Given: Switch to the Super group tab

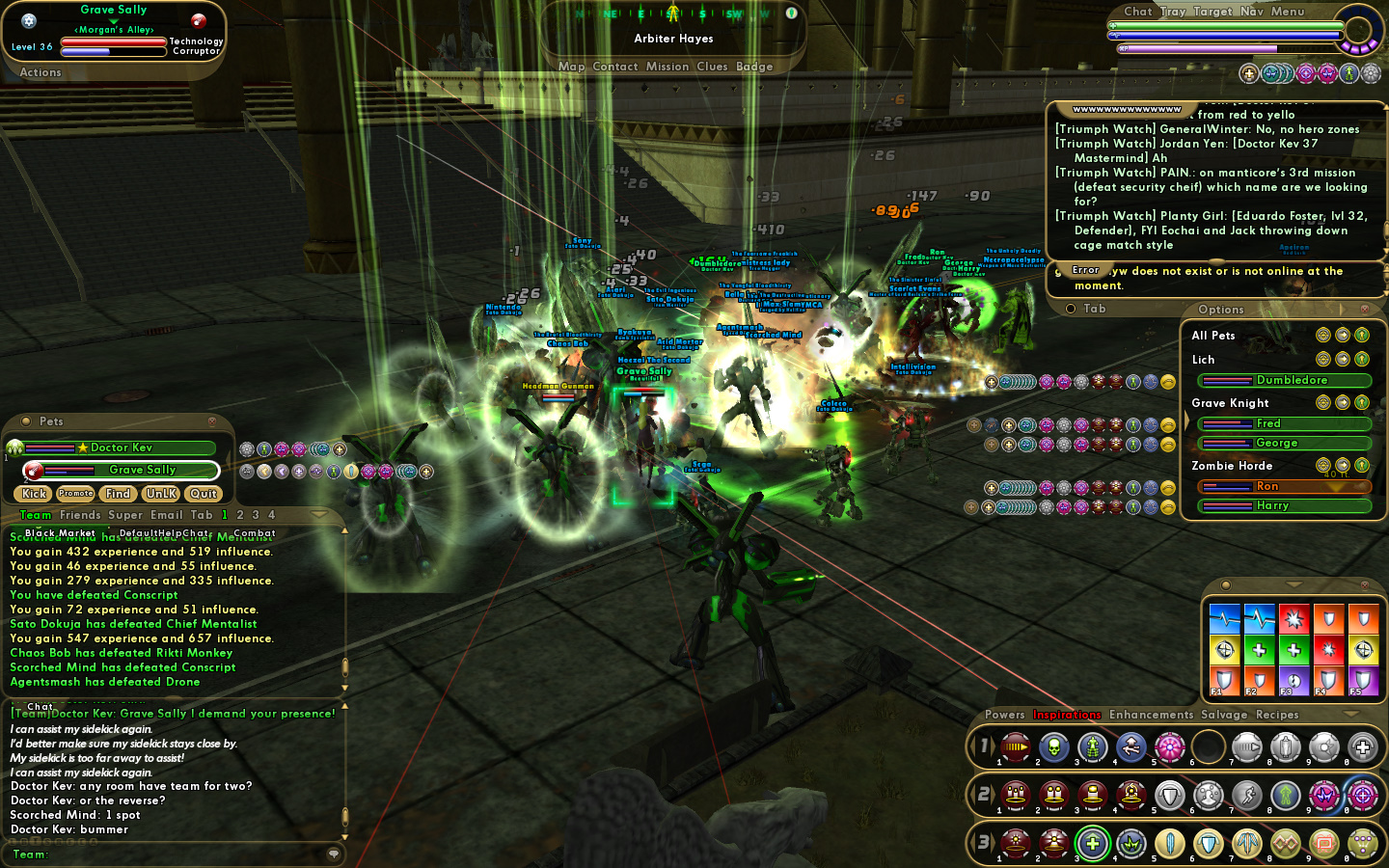Looking at the screenshot, I should pos(125,515).
